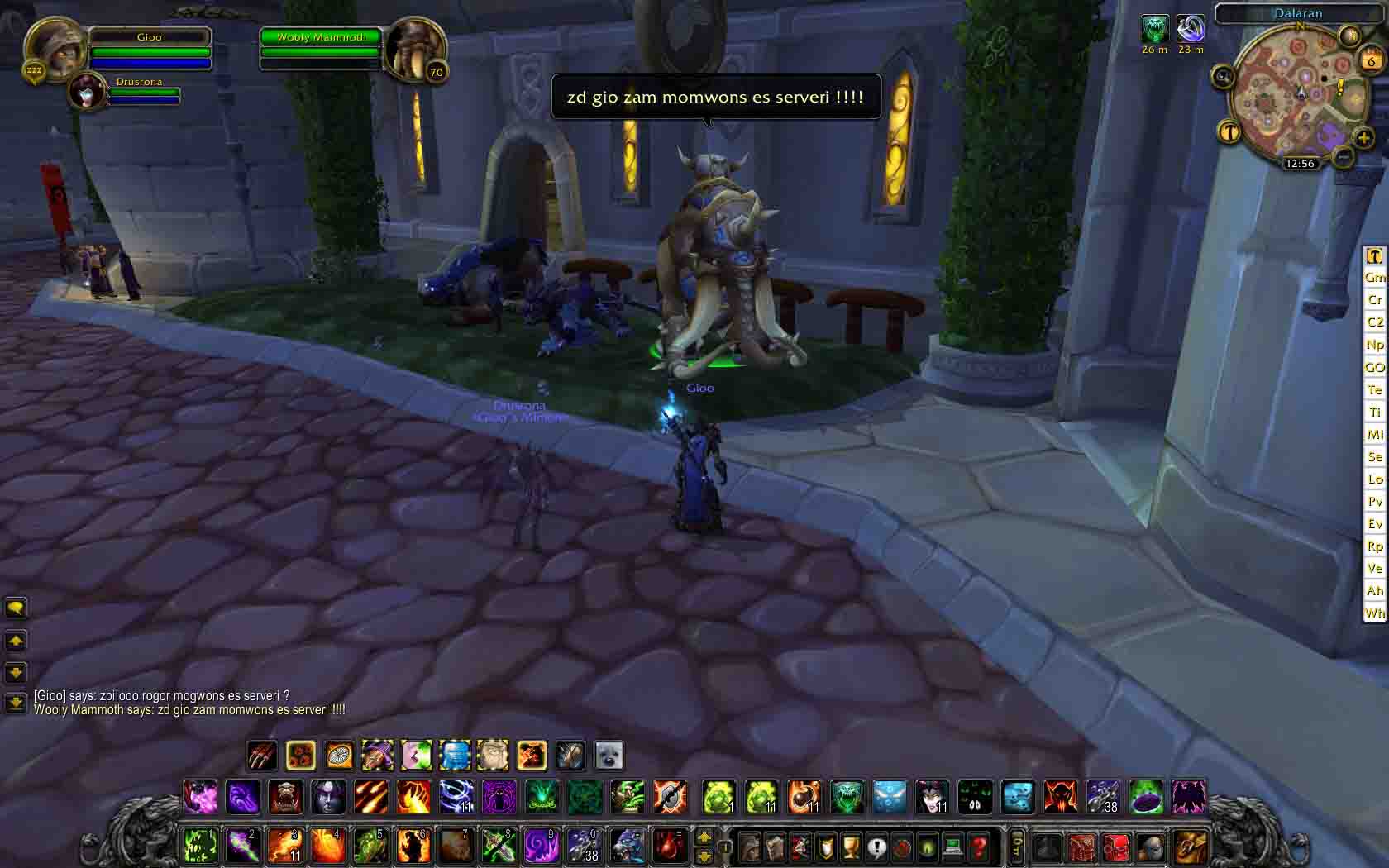Page the action bar with the yellow up arrow
This screenshot has width=1389, height=868.
(705, 837)
